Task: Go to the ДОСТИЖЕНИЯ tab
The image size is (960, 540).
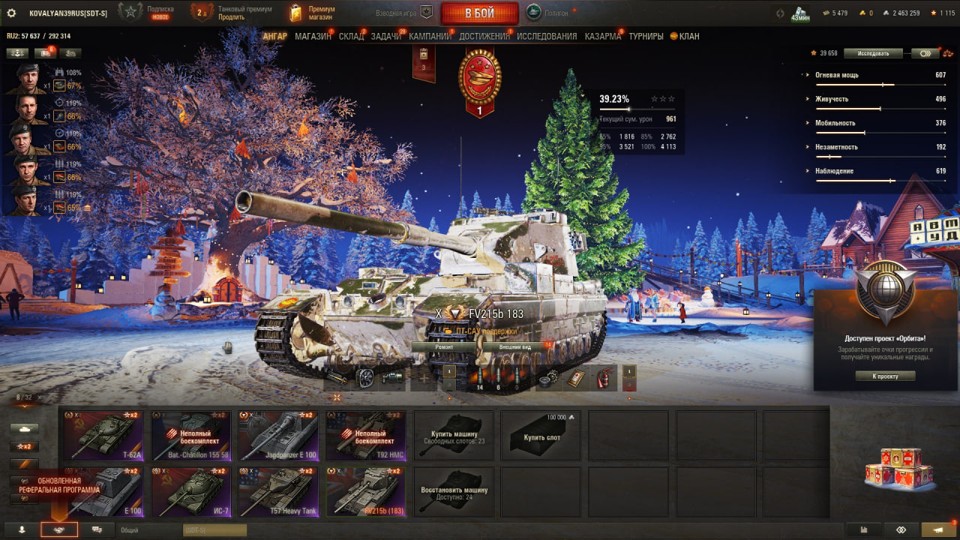Action: [x=484, y=36]
